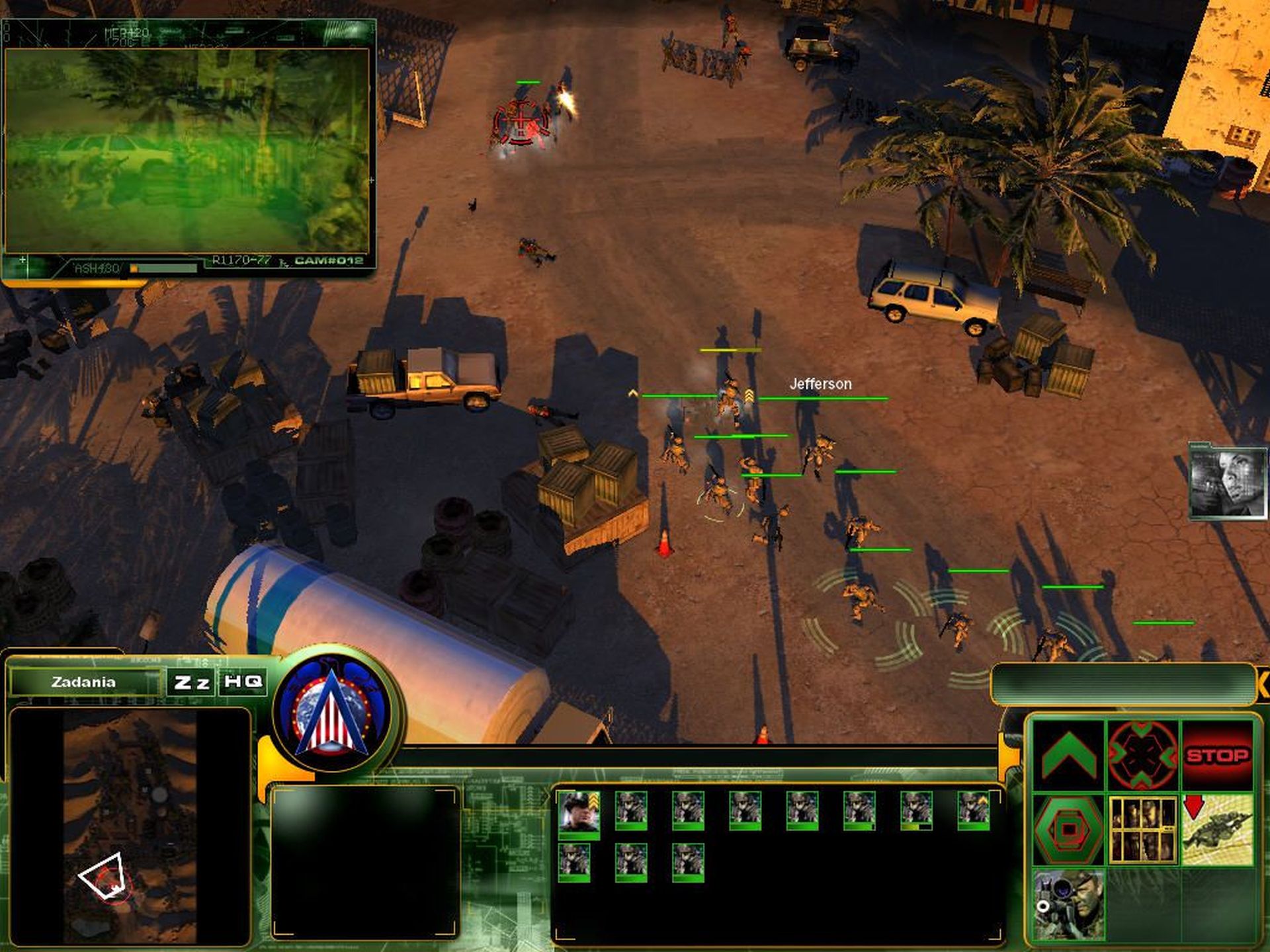1270x952 pixels.
Task: Pick the helmeted soldier portrait with gold chevron
Action: [974, 811]
